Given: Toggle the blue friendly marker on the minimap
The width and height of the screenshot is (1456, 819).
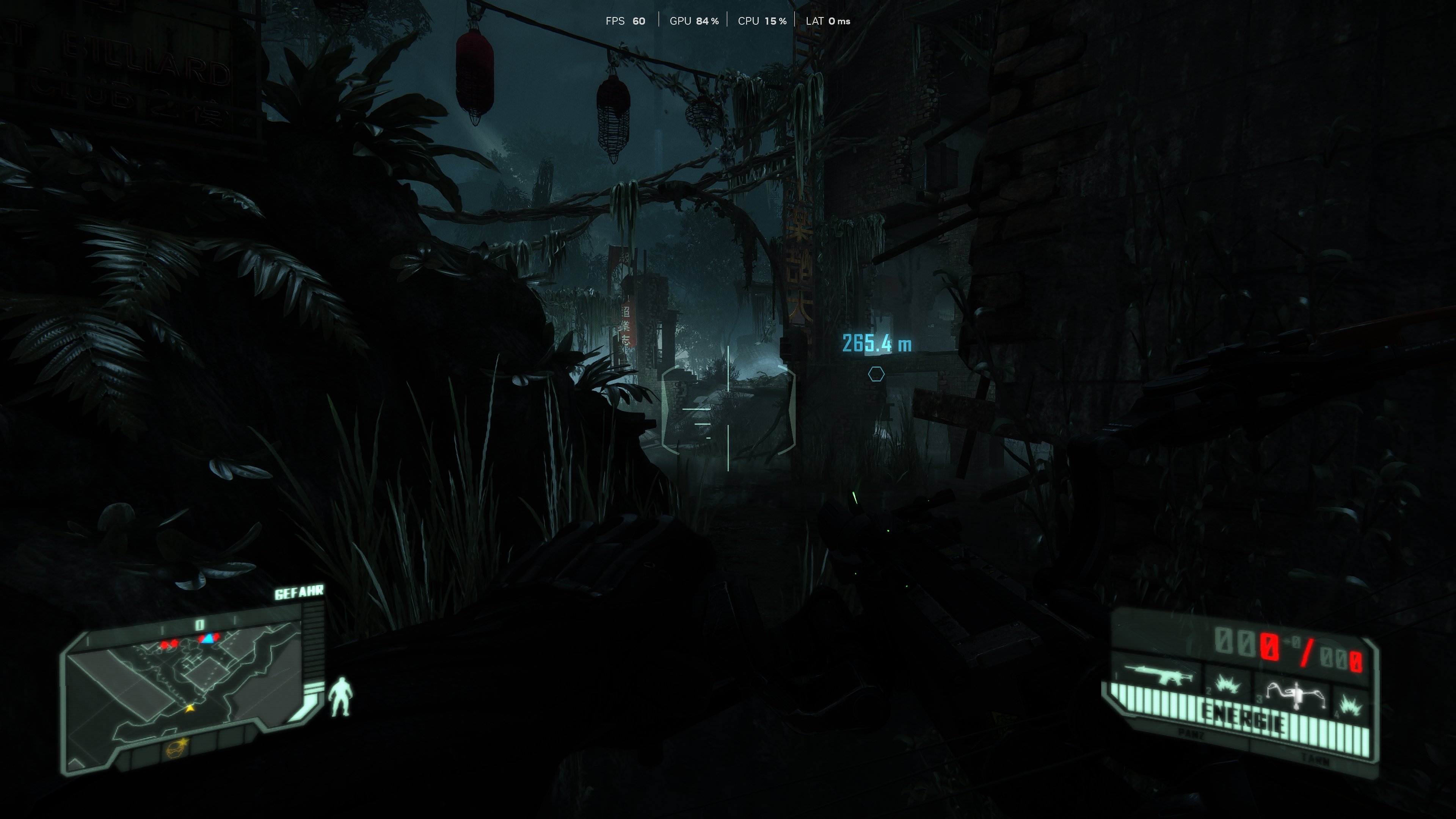Looking at the screenshot, I should point(208,640).
